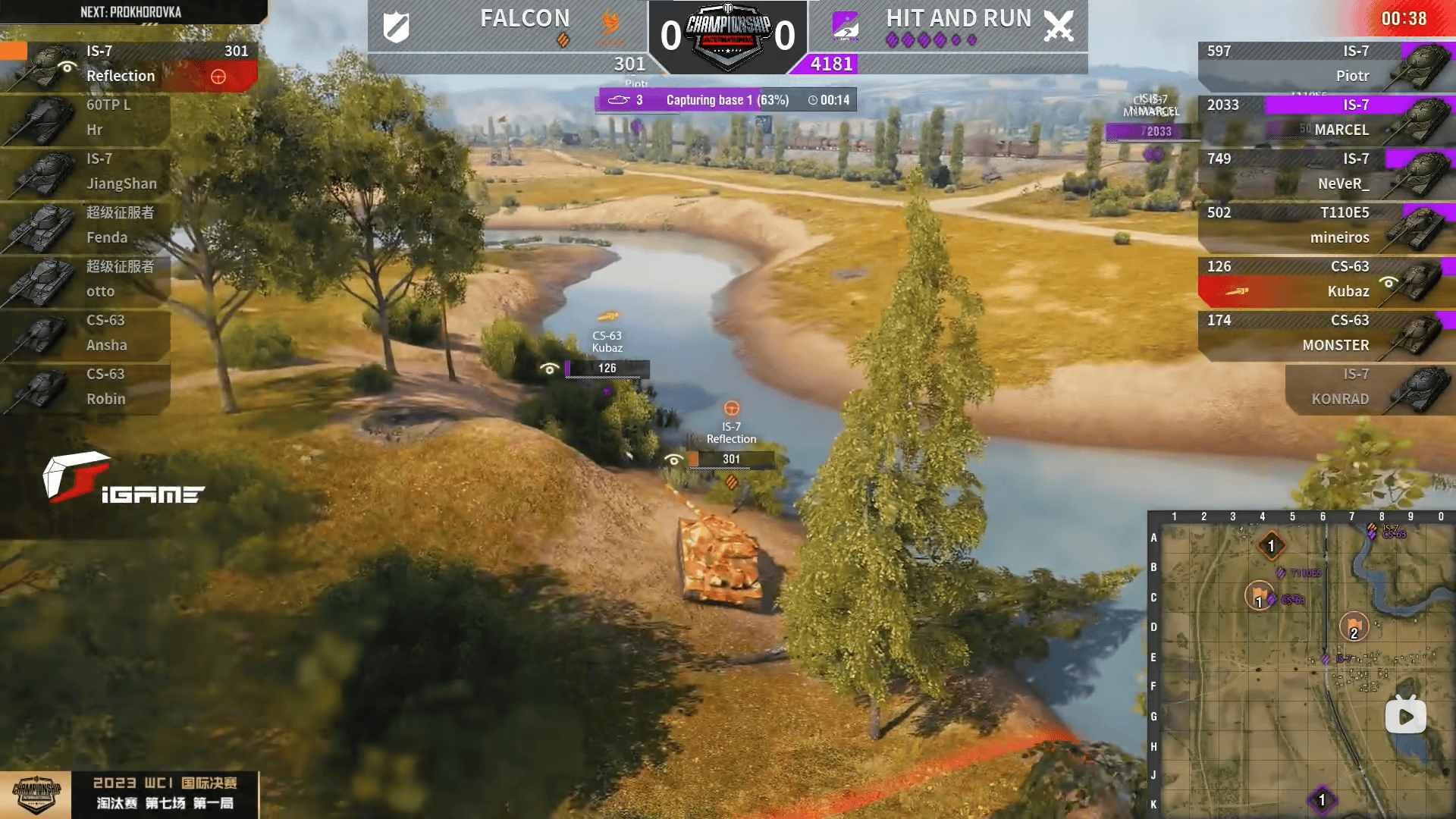Select Robin's CS-63 row
This screenshot has width=1456, height=819.
click(87, 387)
